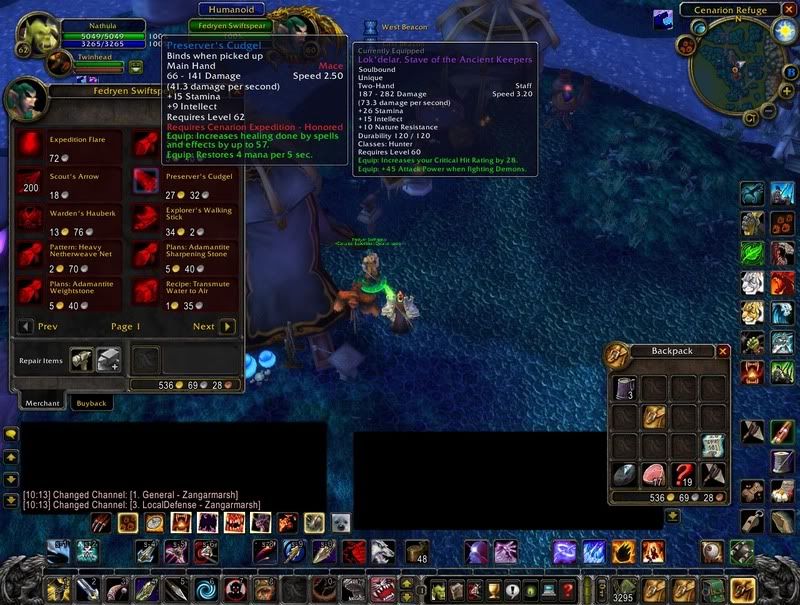Close the Backpack window
The height and width of the screenshot is (605, 800).
(723, 351)
